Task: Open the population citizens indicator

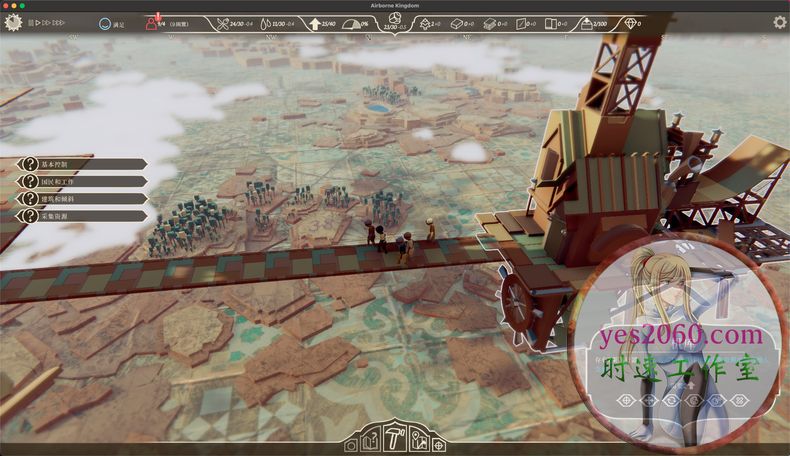Action: click(x=156, y=22)
